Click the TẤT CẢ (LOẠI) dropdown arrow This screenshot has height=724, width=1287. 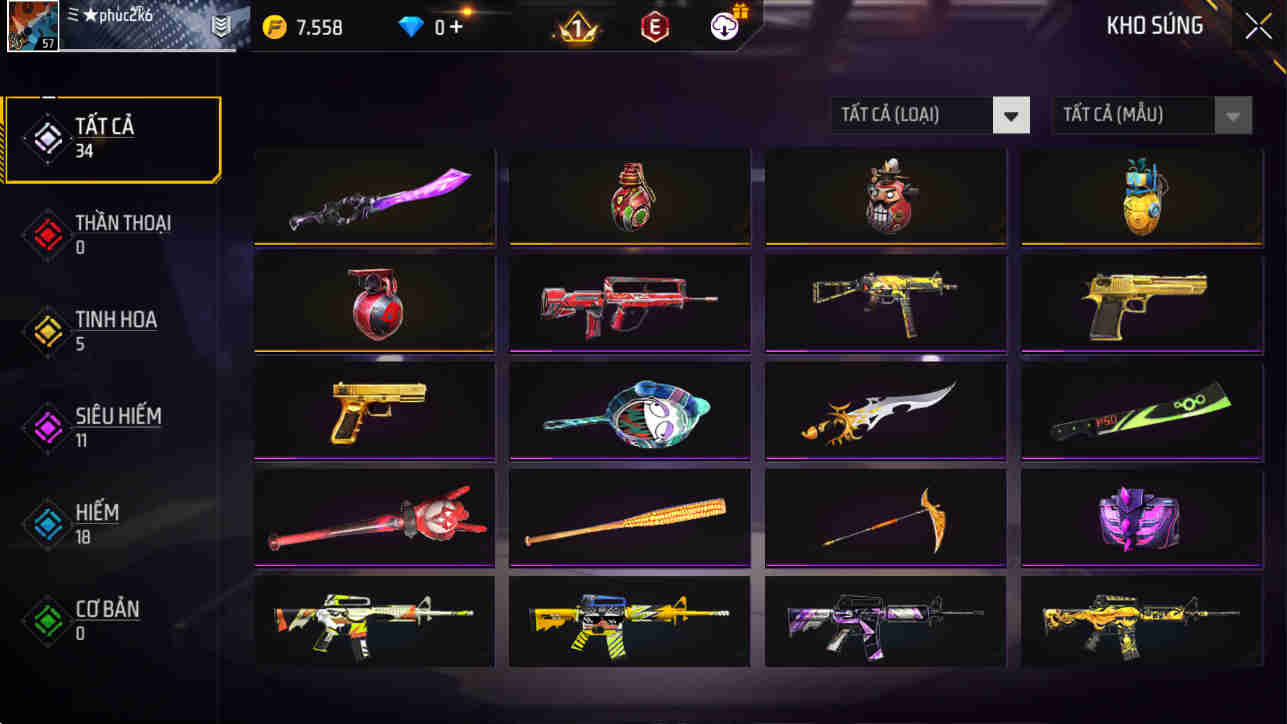[x=1010, y=114]
